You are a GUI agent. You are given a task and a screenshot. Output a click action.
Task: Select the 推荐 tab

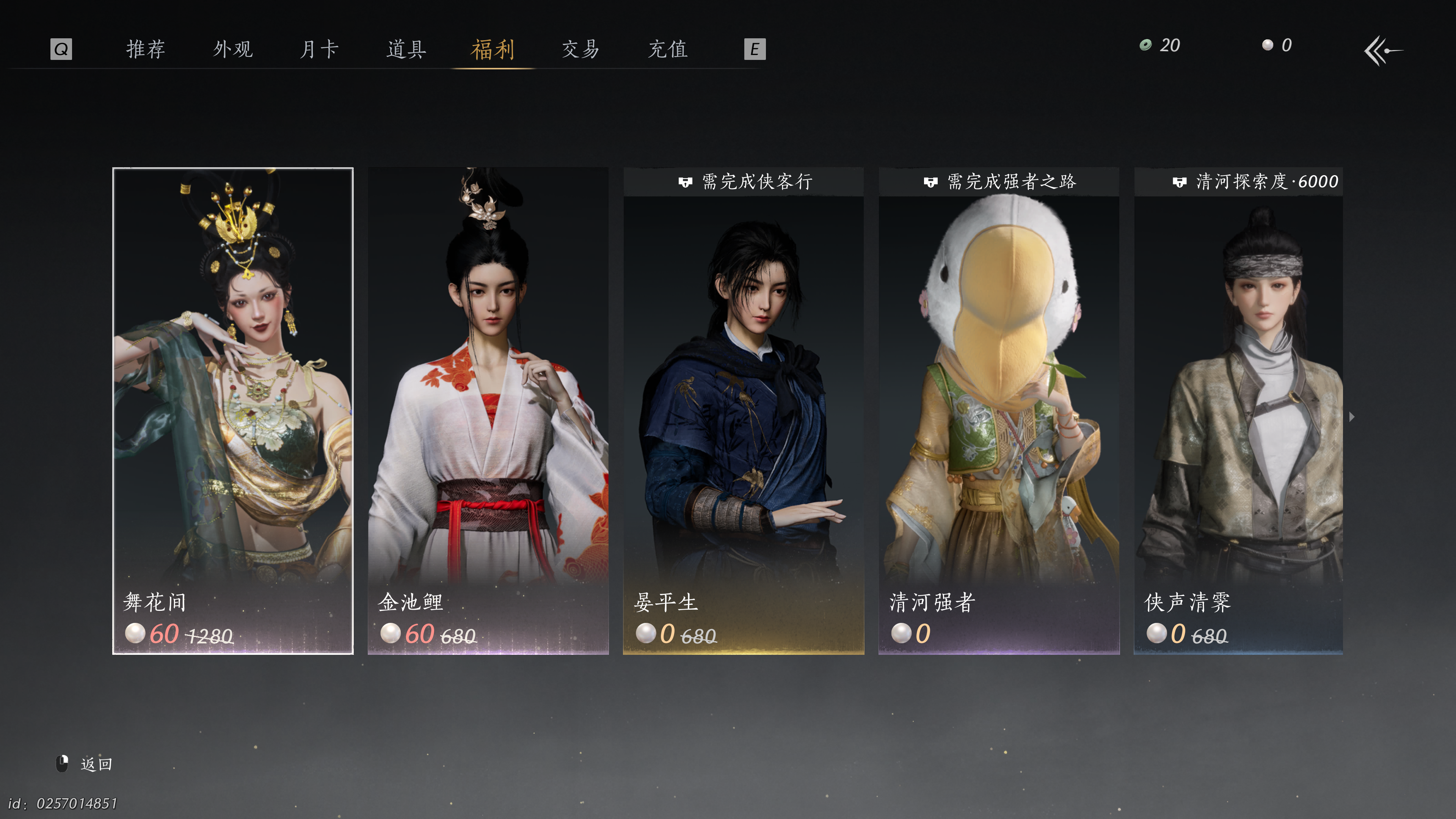click(x=146, y=49)
